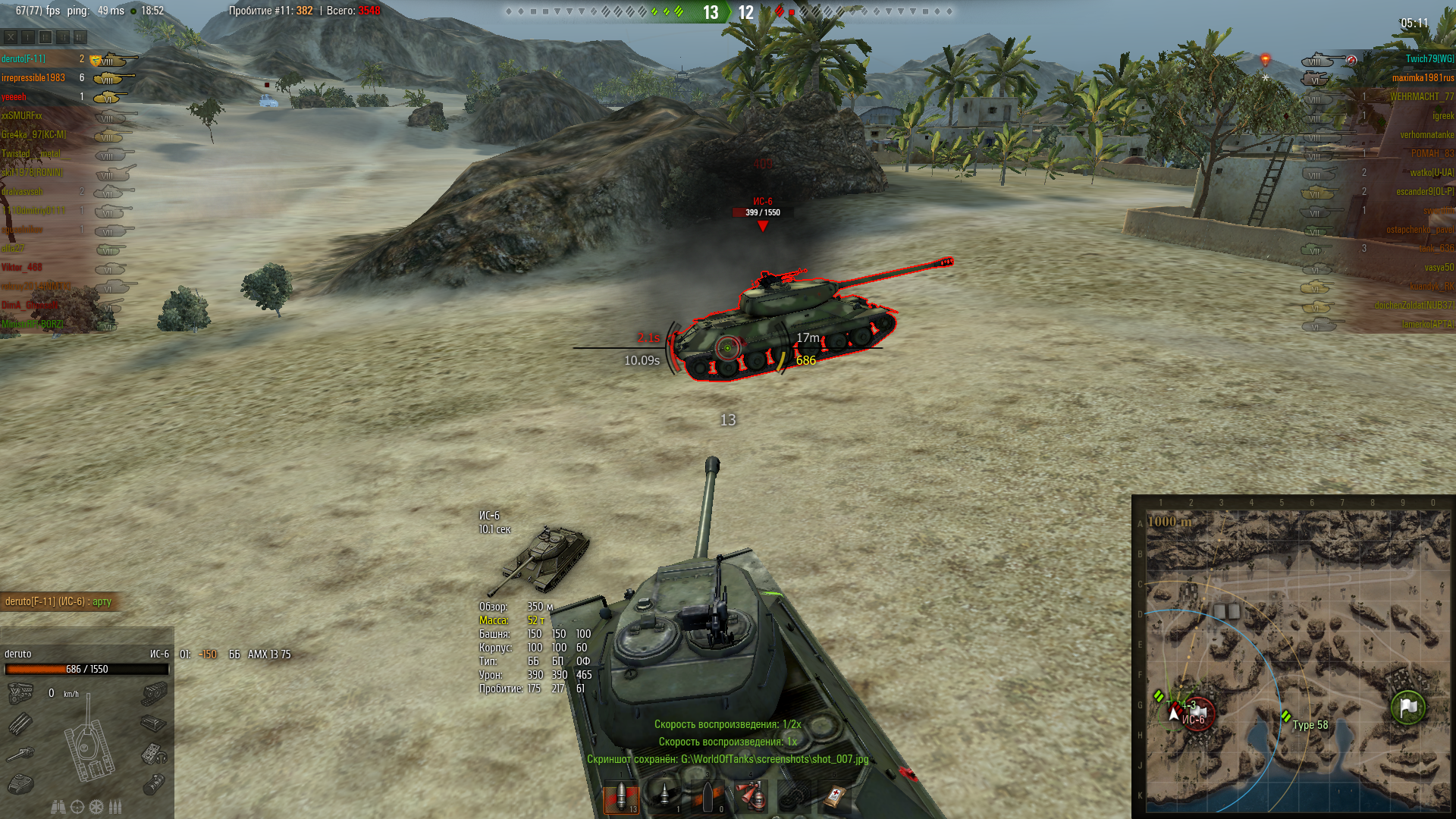Click the Type 58 marker on the minimap

1286,717
